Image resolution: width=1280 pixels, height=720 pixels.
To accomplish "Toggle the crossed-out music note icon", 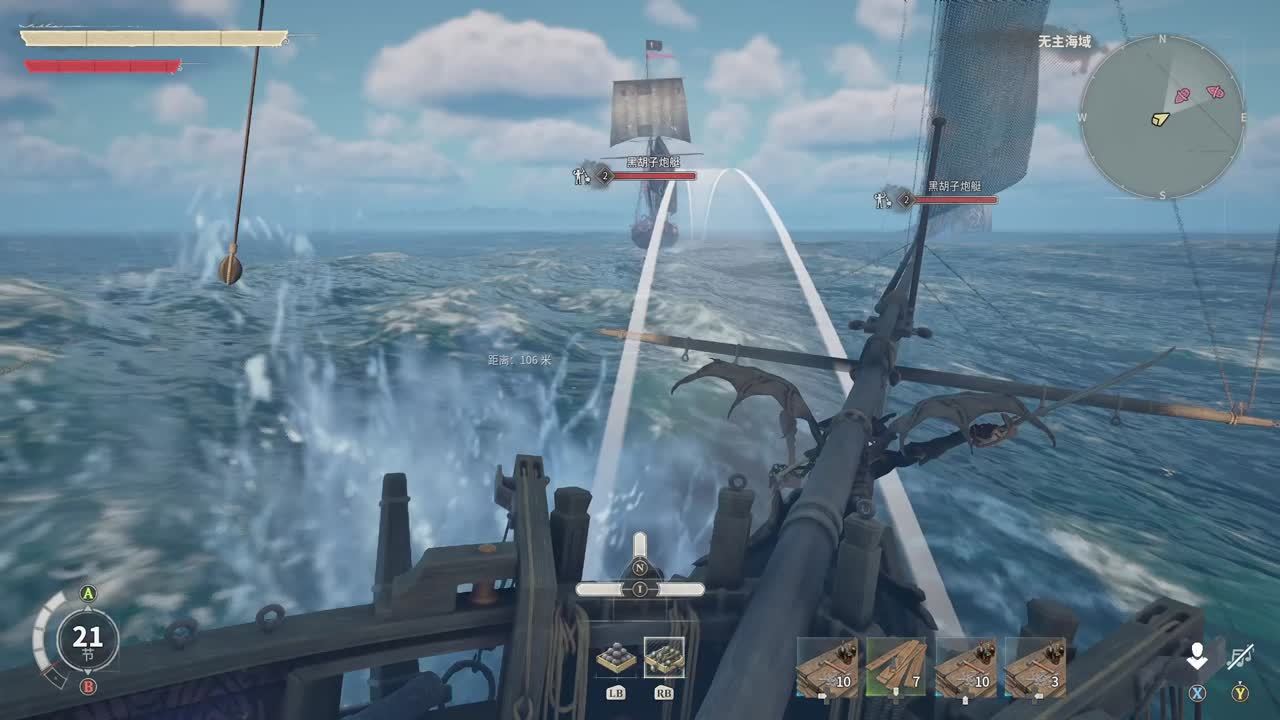I will click(x=1241, y=656).
